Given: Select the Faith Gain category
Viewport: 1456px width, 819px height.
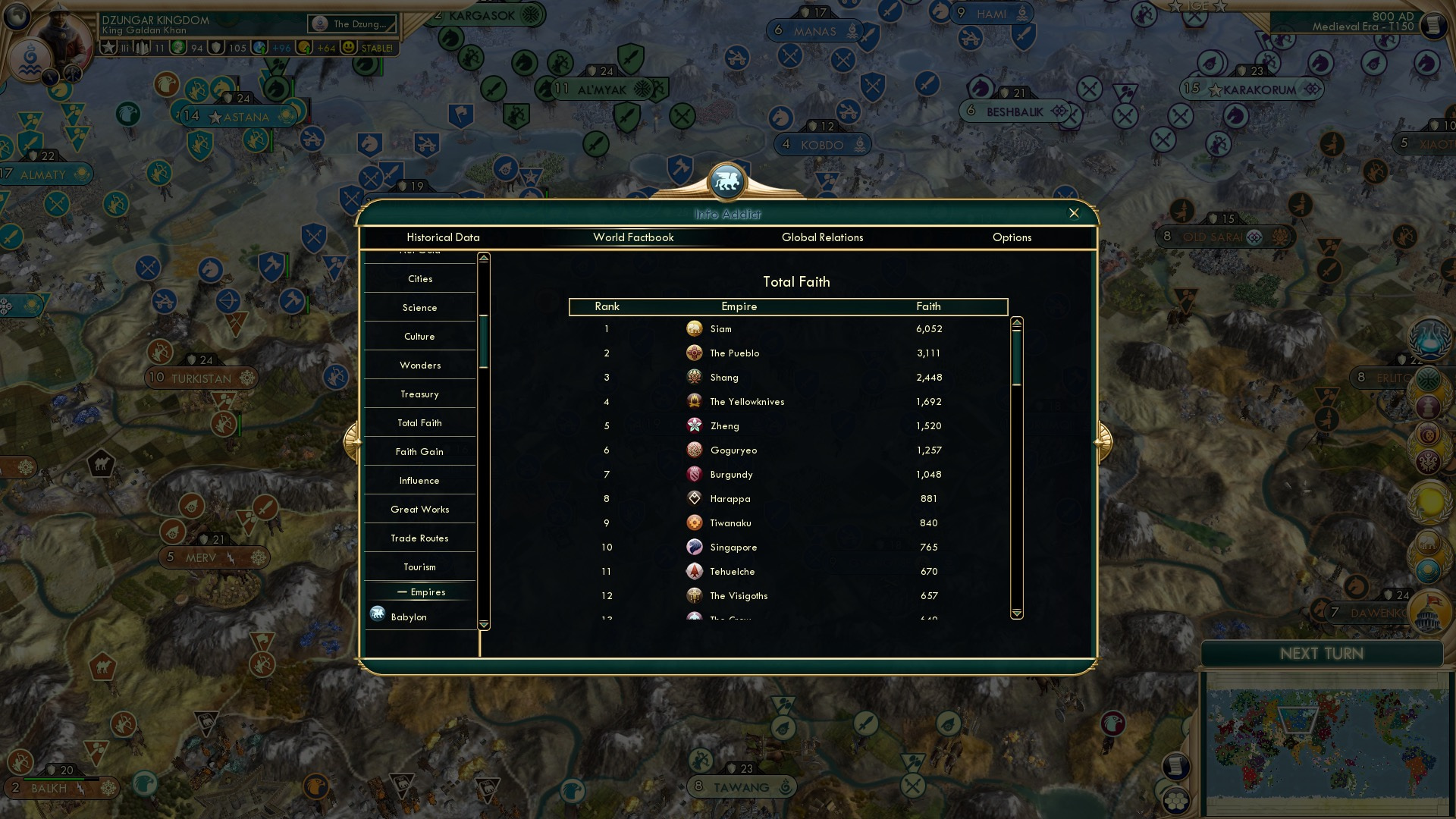Looking at the screenshot, I should tap(419, 451).
